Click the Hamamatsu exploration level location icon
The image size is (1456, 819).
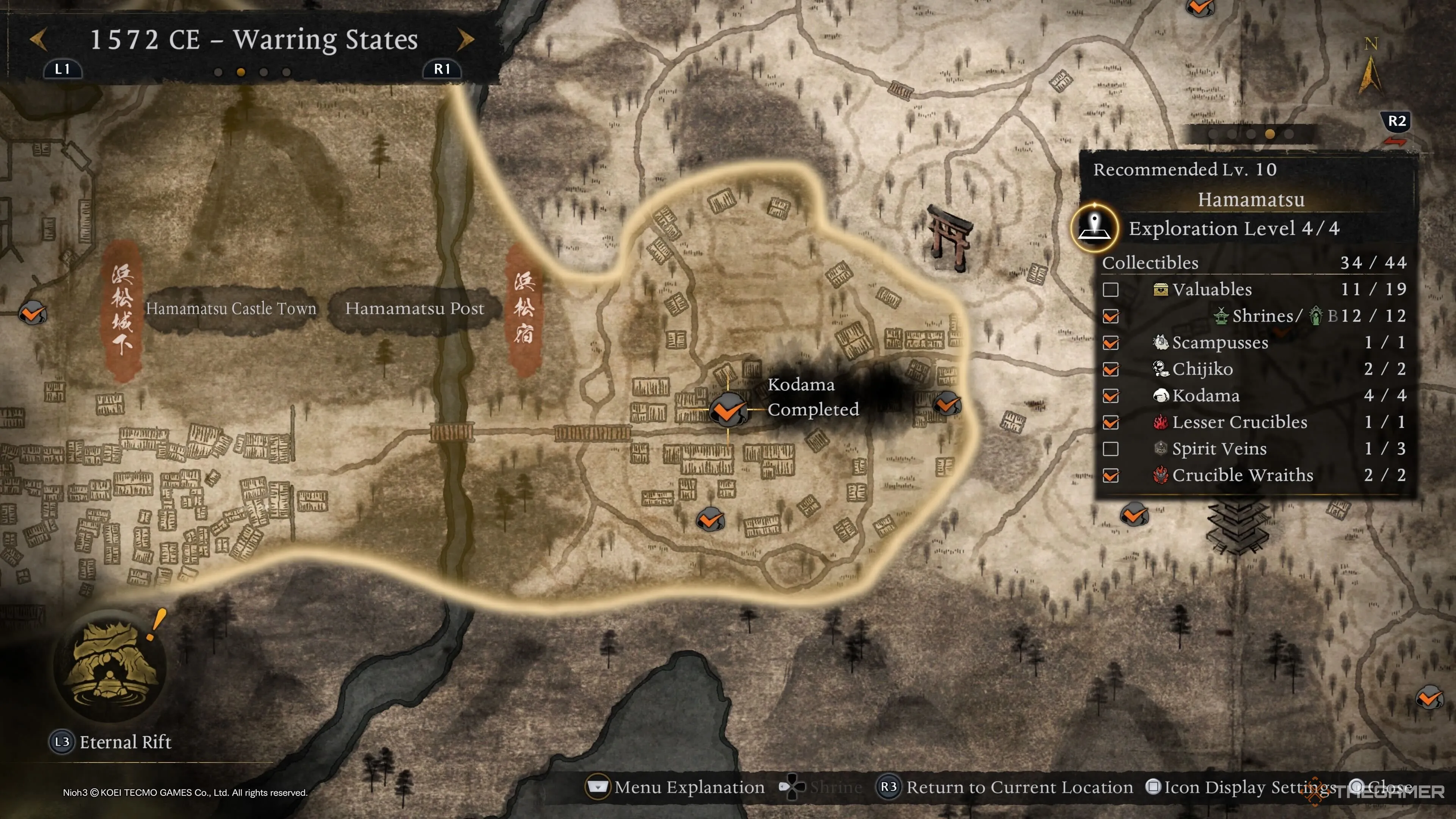coord(1095,228)
